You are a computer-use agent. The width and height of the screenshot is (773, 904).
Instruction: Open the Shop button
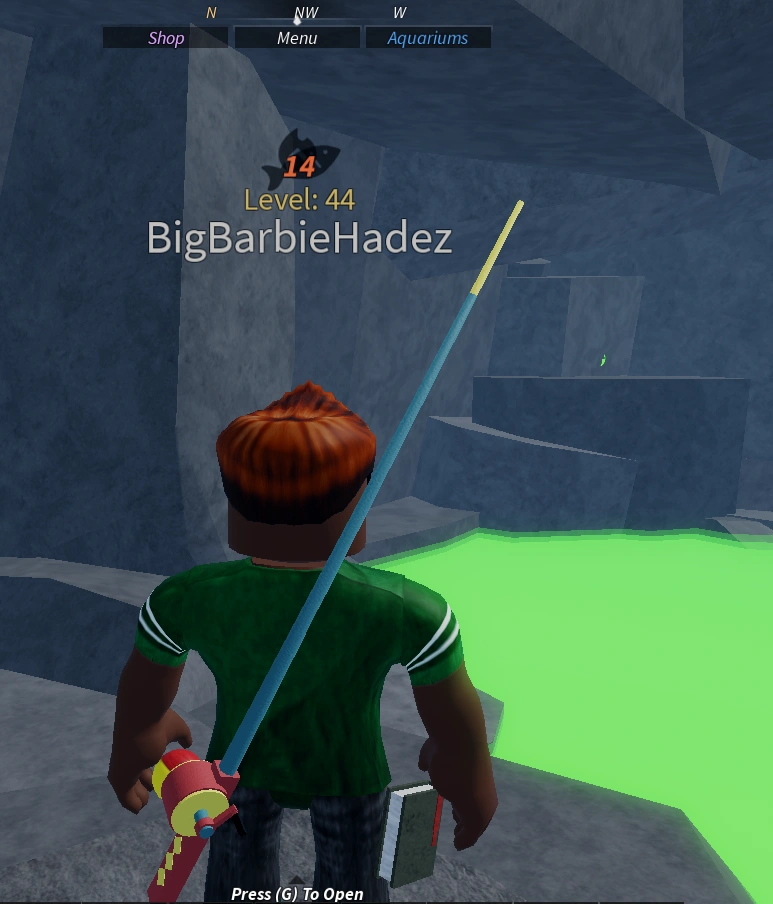point(166,38)
